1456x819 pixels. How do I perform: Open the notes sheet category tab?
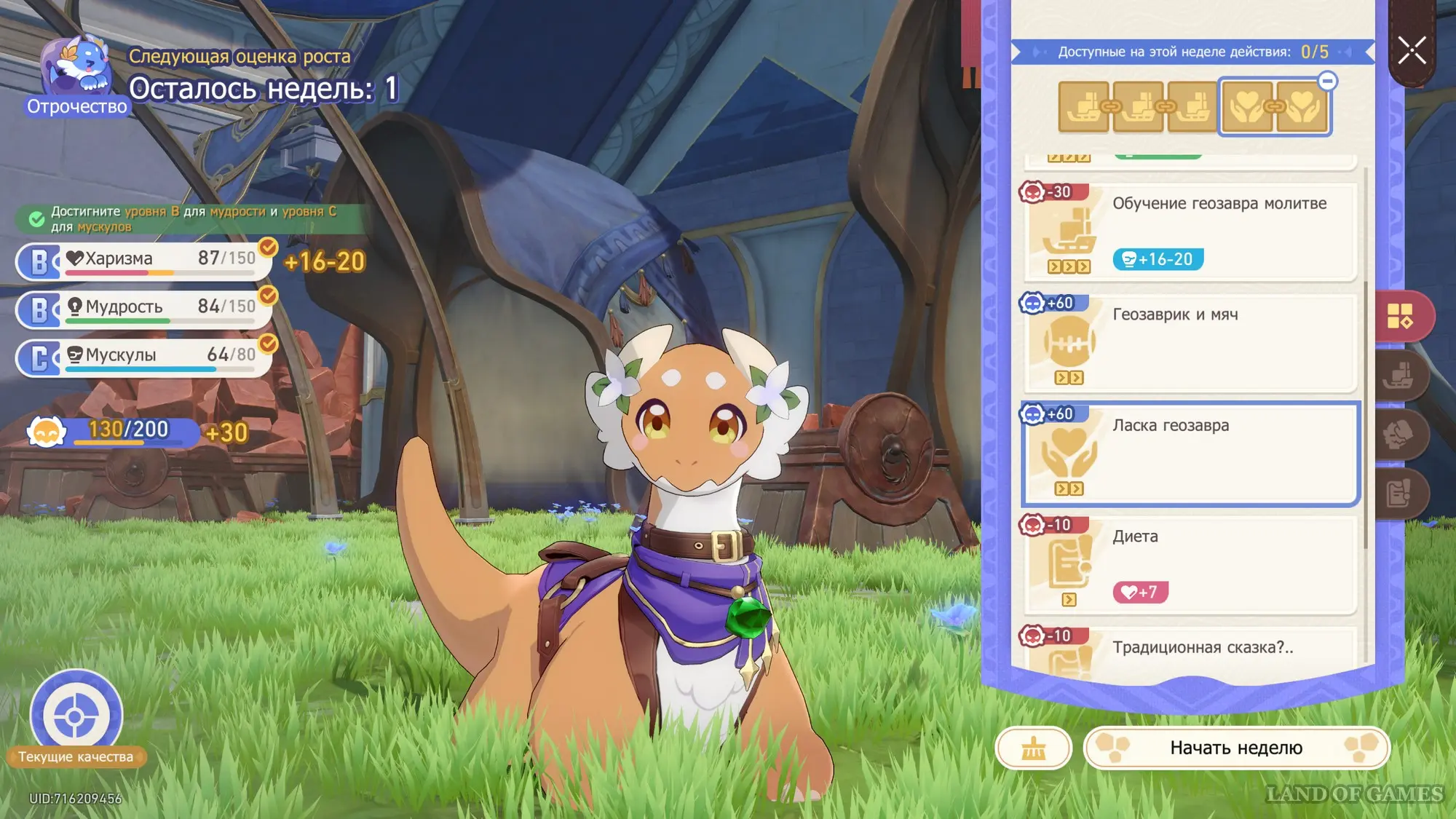[1400, 493]
